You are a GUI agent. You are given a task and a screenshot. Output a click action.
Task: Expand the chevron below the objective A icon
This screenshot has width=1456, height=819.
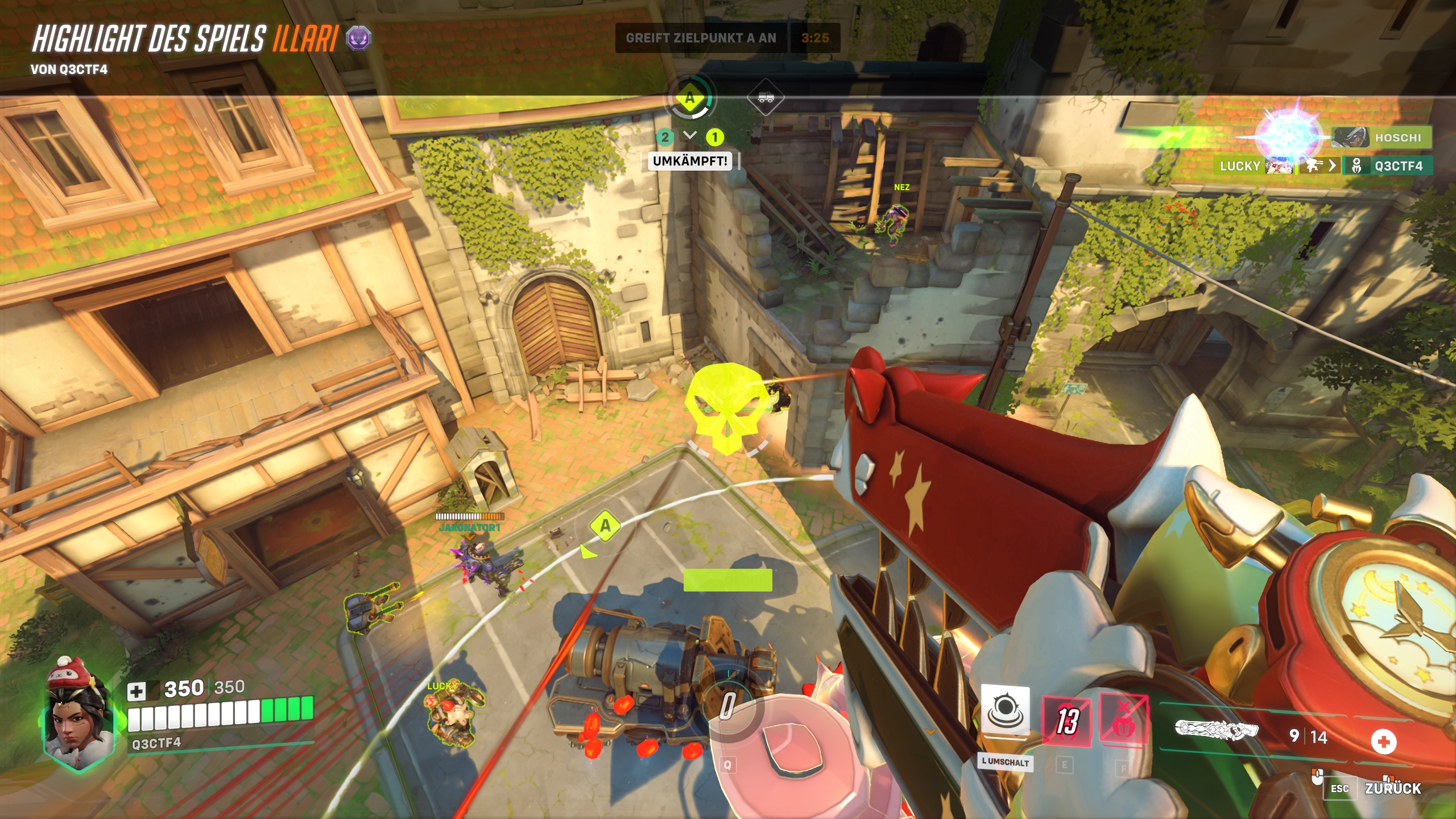[x=690, y=136]
